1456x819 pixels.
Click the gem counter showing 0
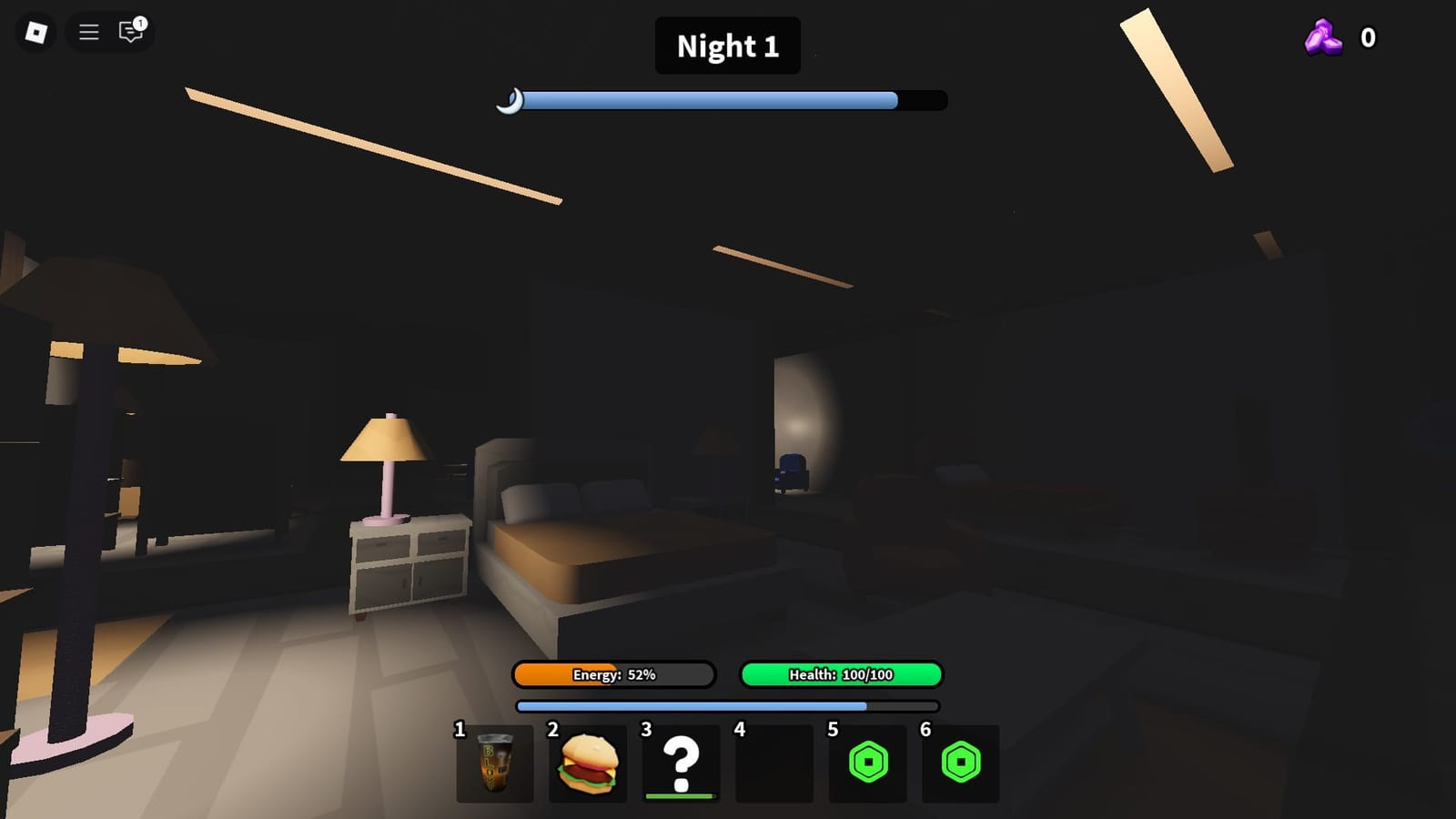point(1367,38)
